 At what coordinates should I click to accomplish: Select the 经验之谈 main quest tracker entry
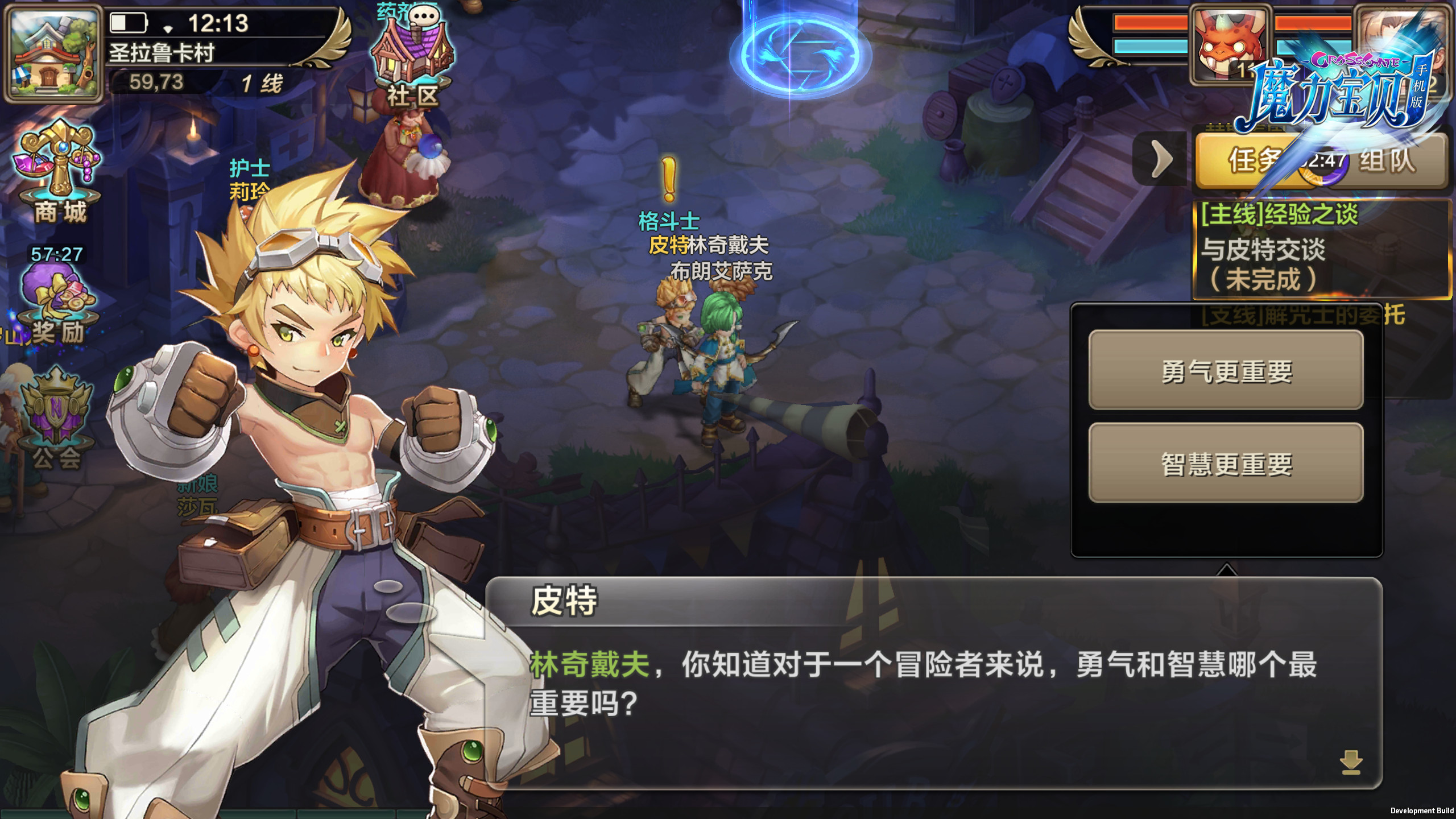tap(1321, 248)
